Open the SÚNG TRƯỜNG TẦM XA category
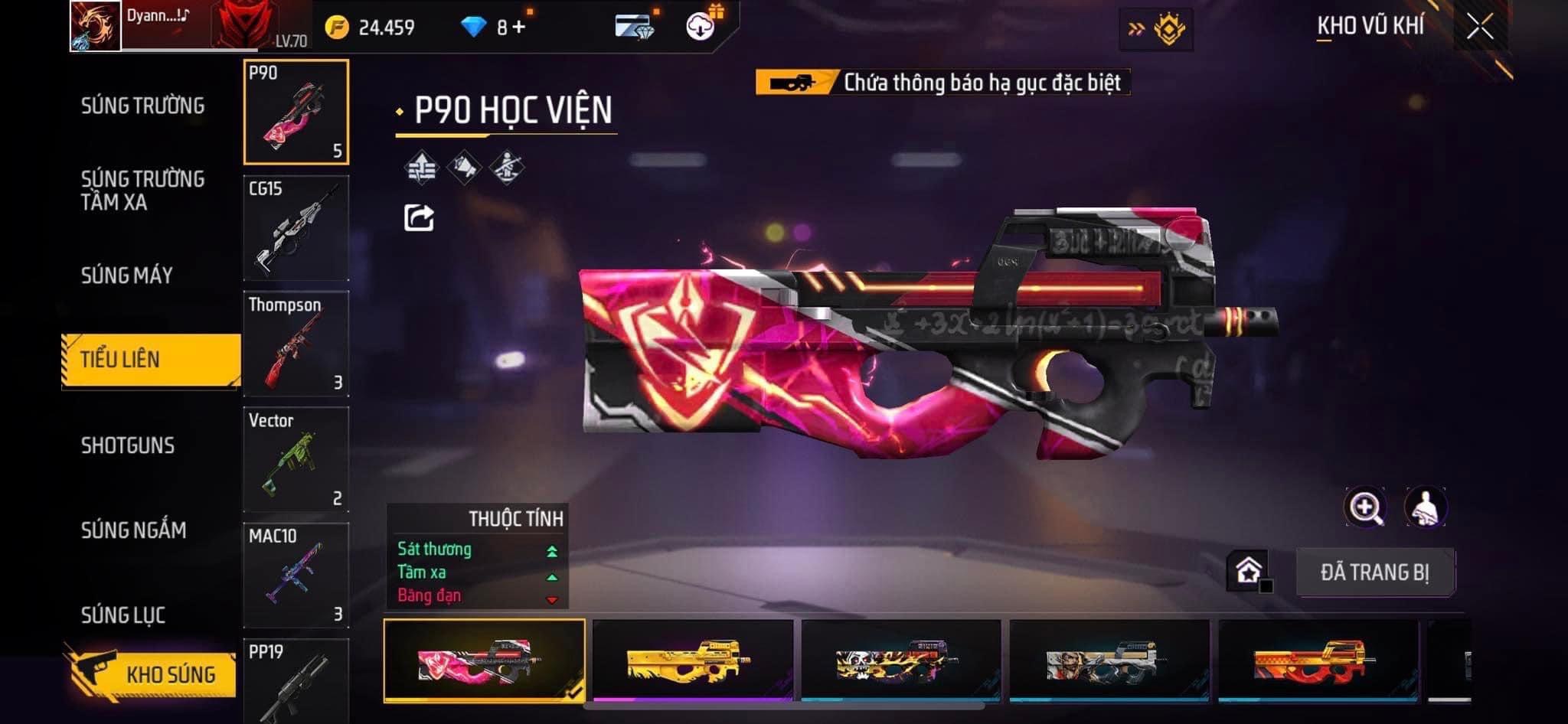Viewport: 1568px width, 724px height. click(142, 191)
